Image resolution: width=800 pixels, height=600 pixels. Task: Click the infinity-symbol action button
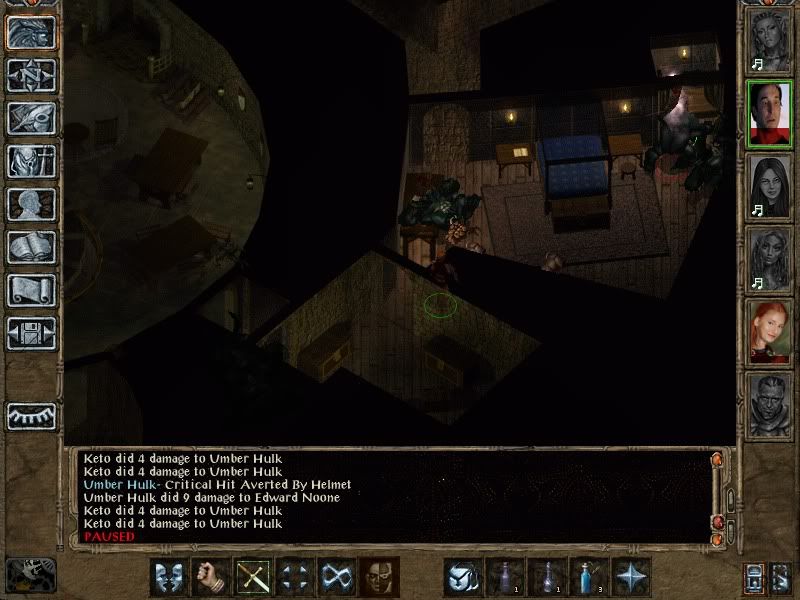(x=337, y=577)
